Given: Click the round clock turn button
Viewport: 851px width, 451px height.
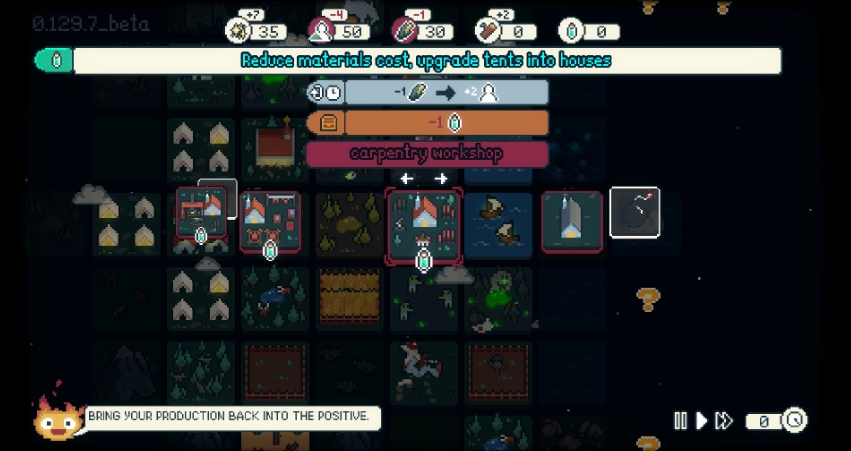Looking at the screenshot, I should 794,420.
